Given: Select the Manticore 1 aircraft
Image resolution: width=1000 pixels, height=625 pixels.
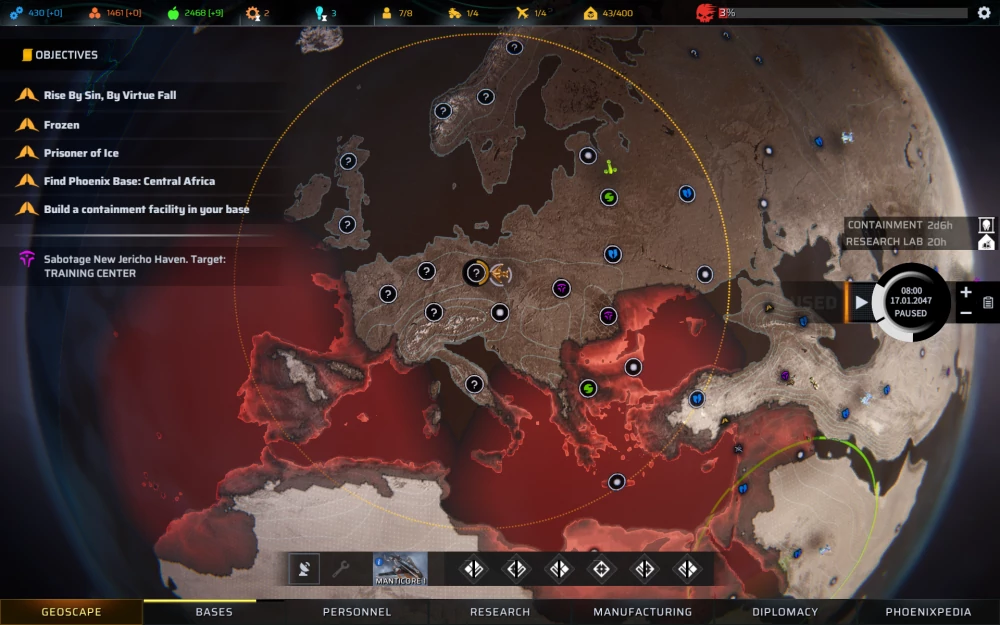Looking at the screenshot, I should (400, 569).
